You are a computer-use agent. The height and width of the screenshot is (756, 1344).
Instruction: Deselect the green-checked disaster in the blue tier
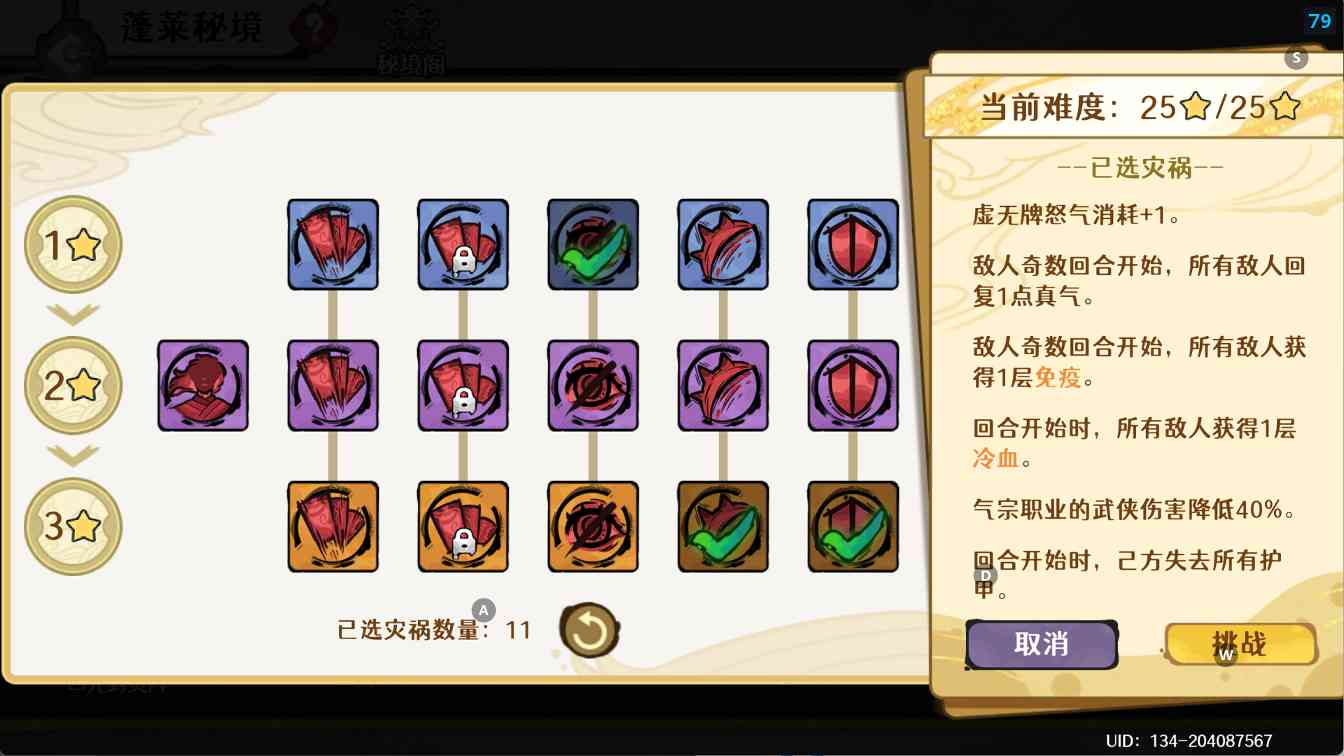pos(593,244)
